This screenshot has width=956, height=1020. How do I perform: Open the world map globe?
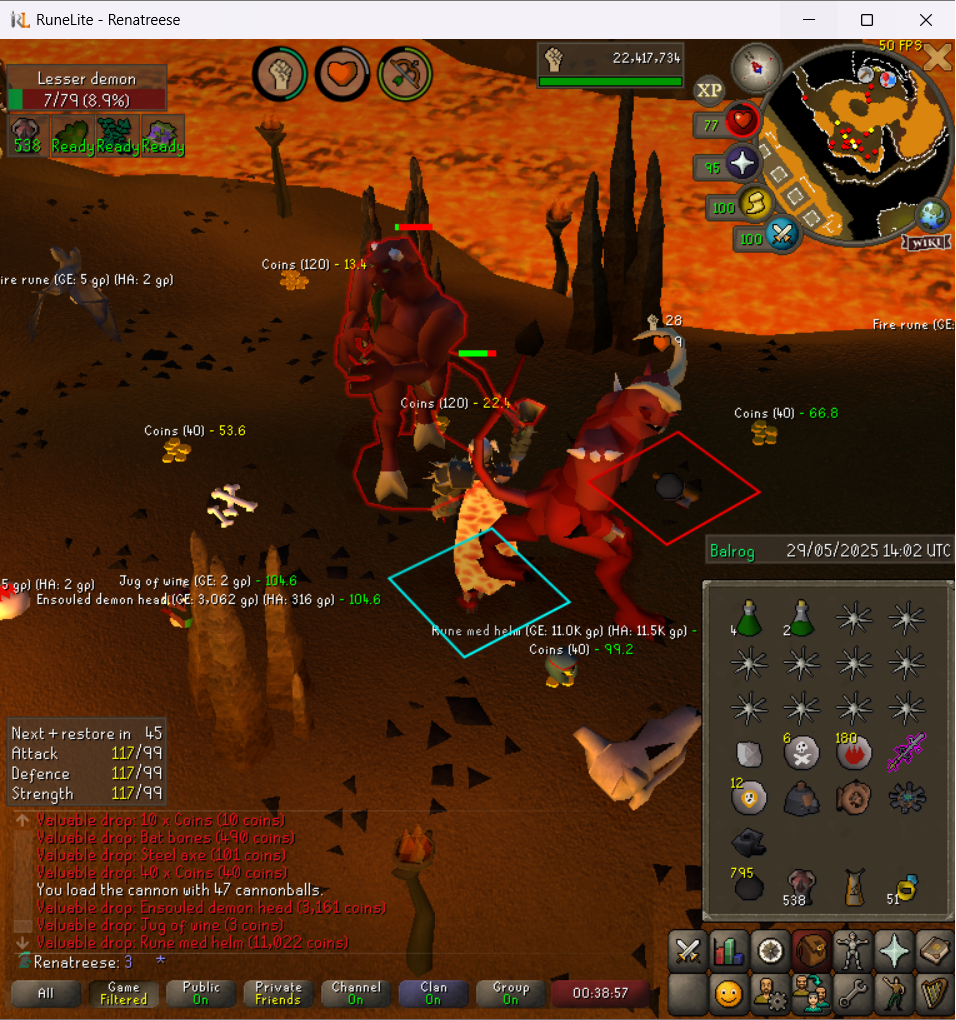click(x=931, y=215)
